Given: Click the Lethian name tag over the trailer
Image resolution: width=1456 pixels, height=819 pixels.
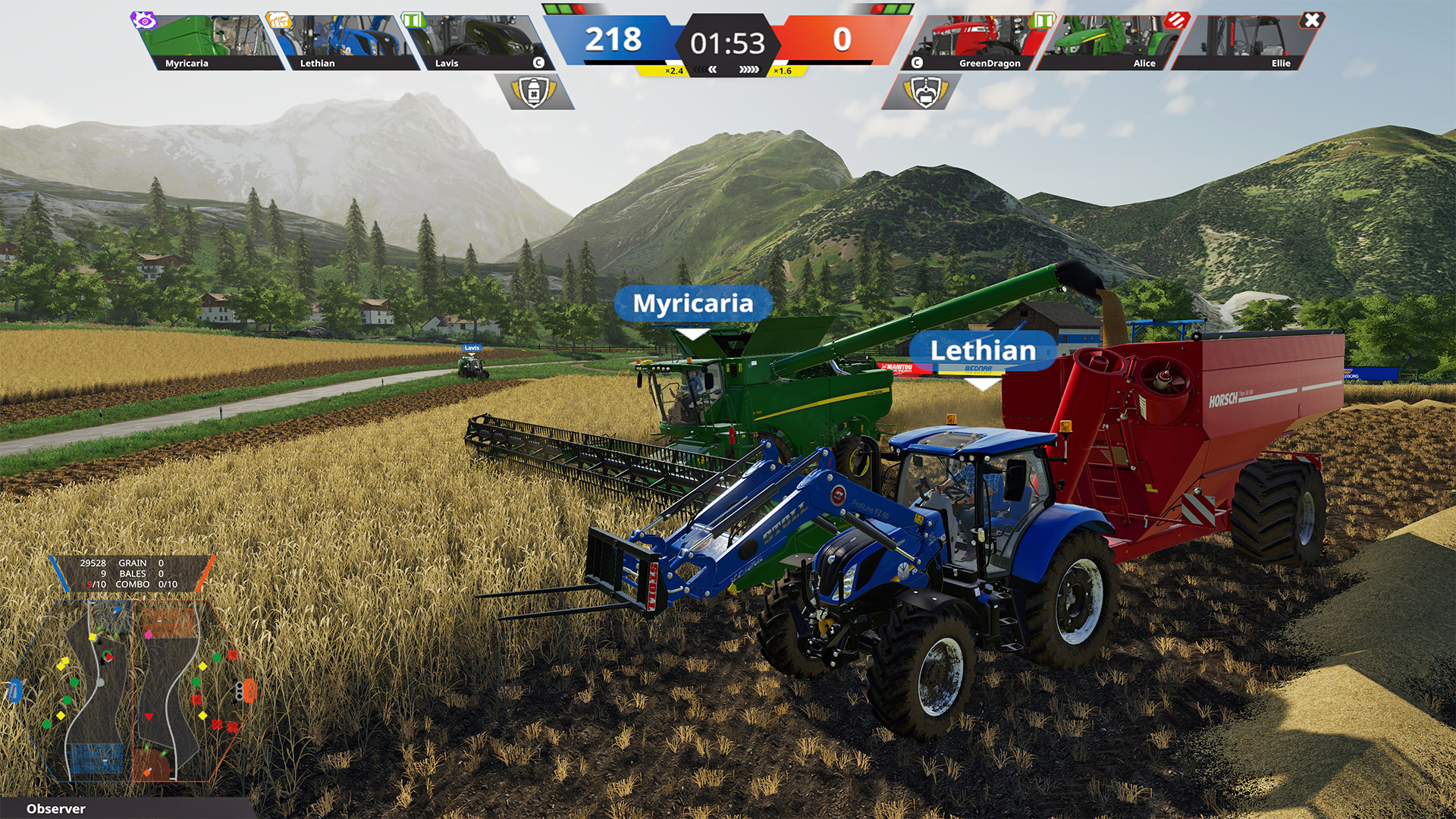Looking at the screenshot, I should 984,350.
